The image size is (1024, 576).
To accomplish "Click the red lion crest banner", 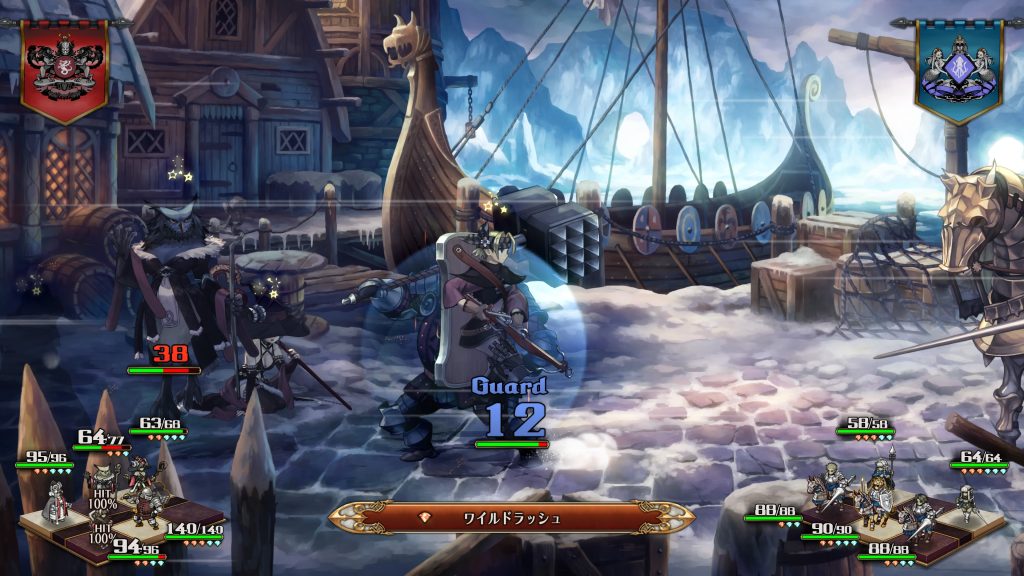I will tap(64, 67).
